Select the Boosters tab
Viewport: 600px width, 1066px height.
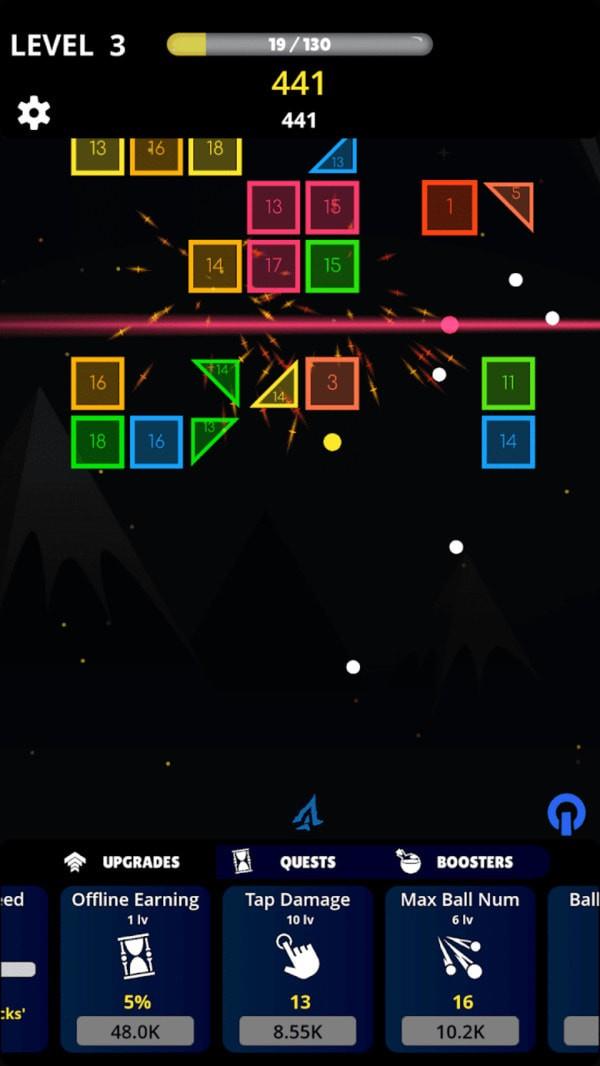pos(457,862)
